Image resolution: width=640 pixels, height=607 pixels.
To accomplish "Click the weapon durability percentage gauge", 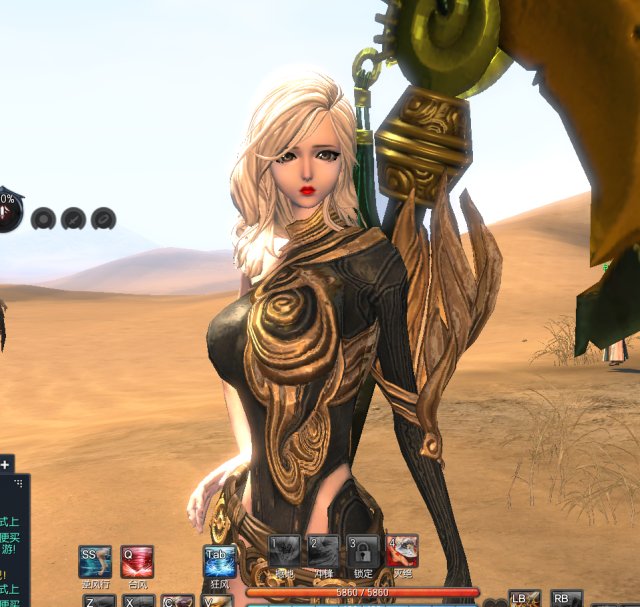I will [x=6, y=208].
